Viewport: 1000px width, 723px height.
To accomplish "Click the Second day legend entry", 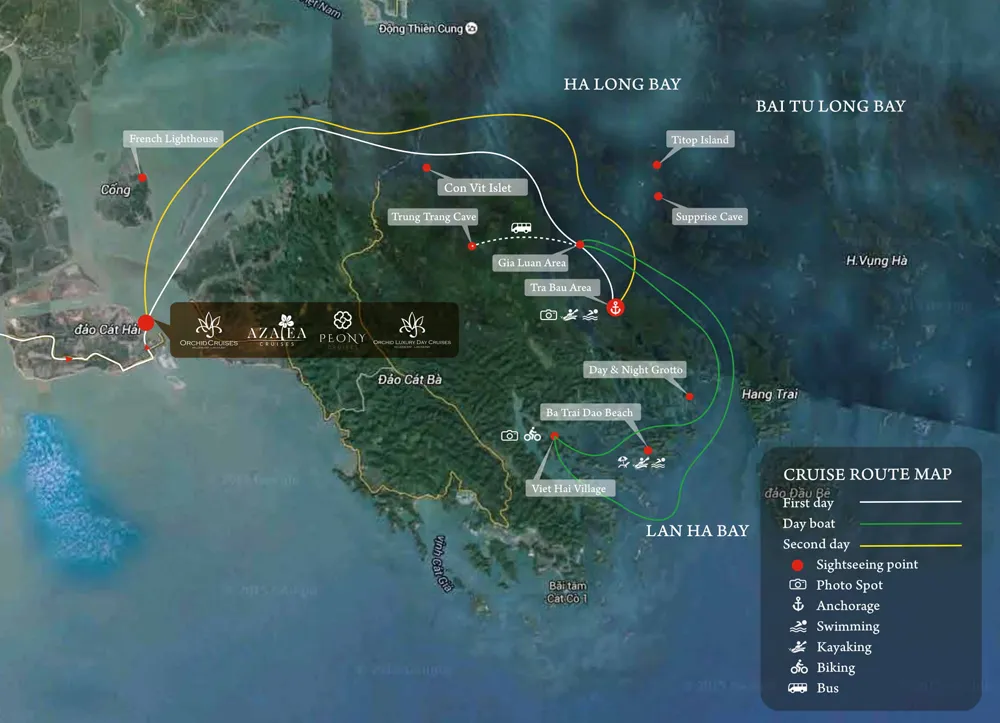I will pyautogui.click(x=816, y=545).
